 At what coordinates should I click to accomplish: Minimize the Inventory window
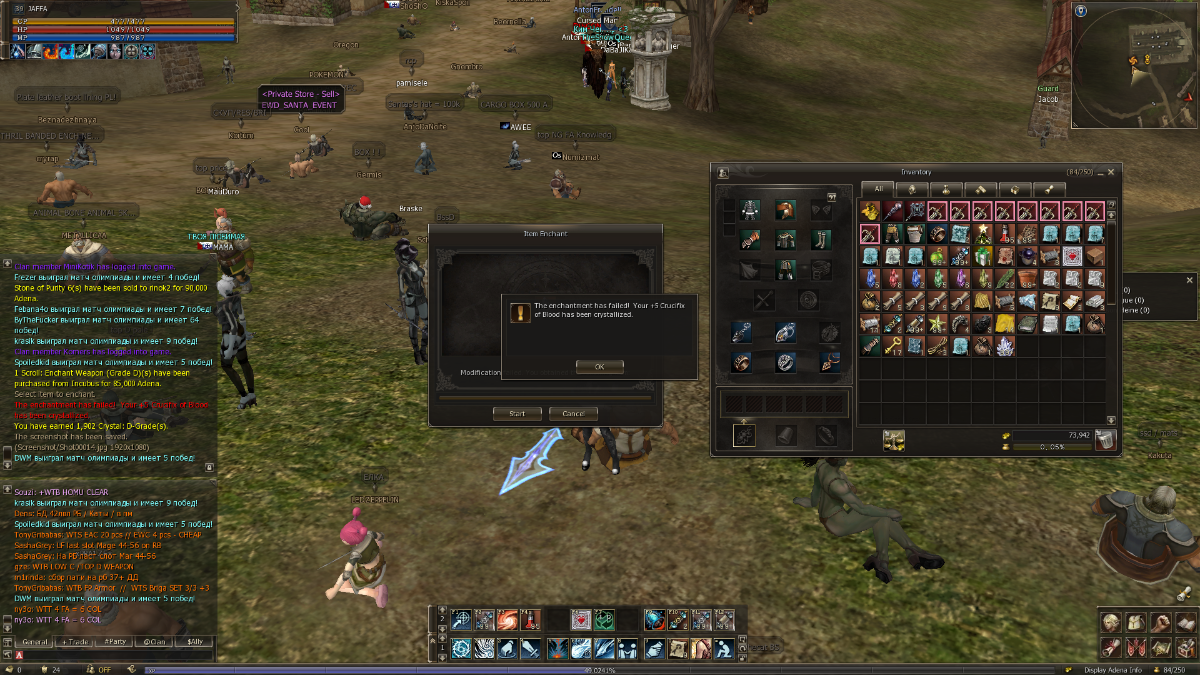(x=1101, y=172)
